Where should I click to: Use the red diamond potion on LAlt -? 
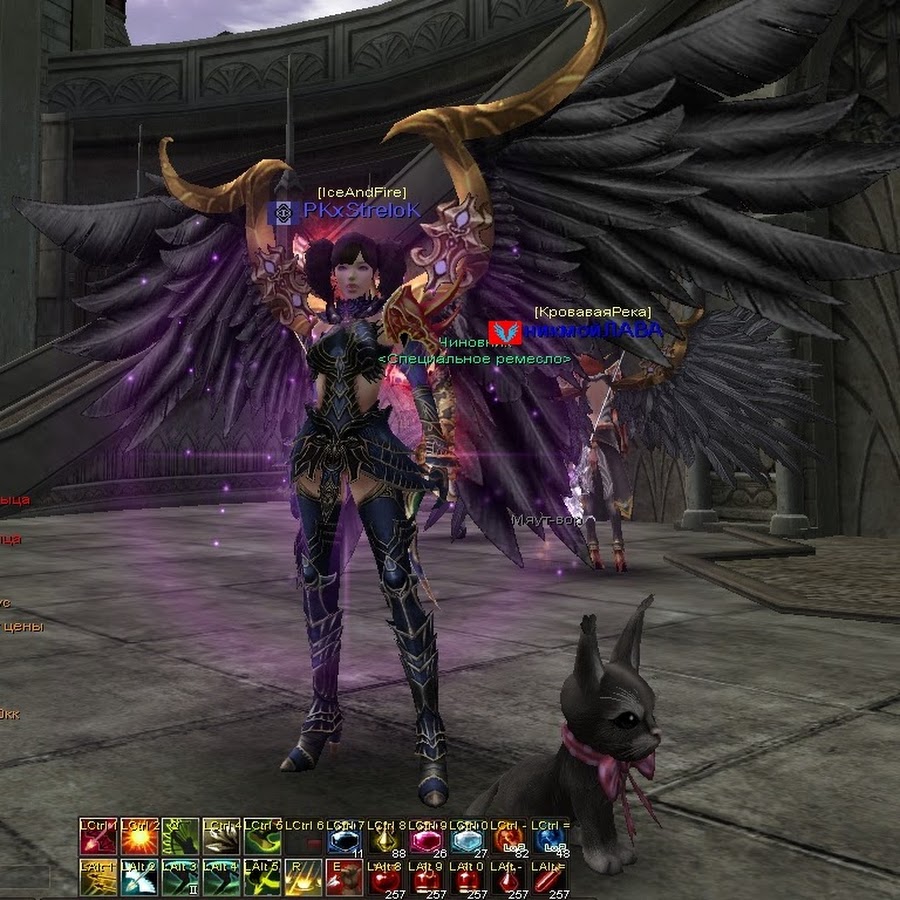click(509, 880)
